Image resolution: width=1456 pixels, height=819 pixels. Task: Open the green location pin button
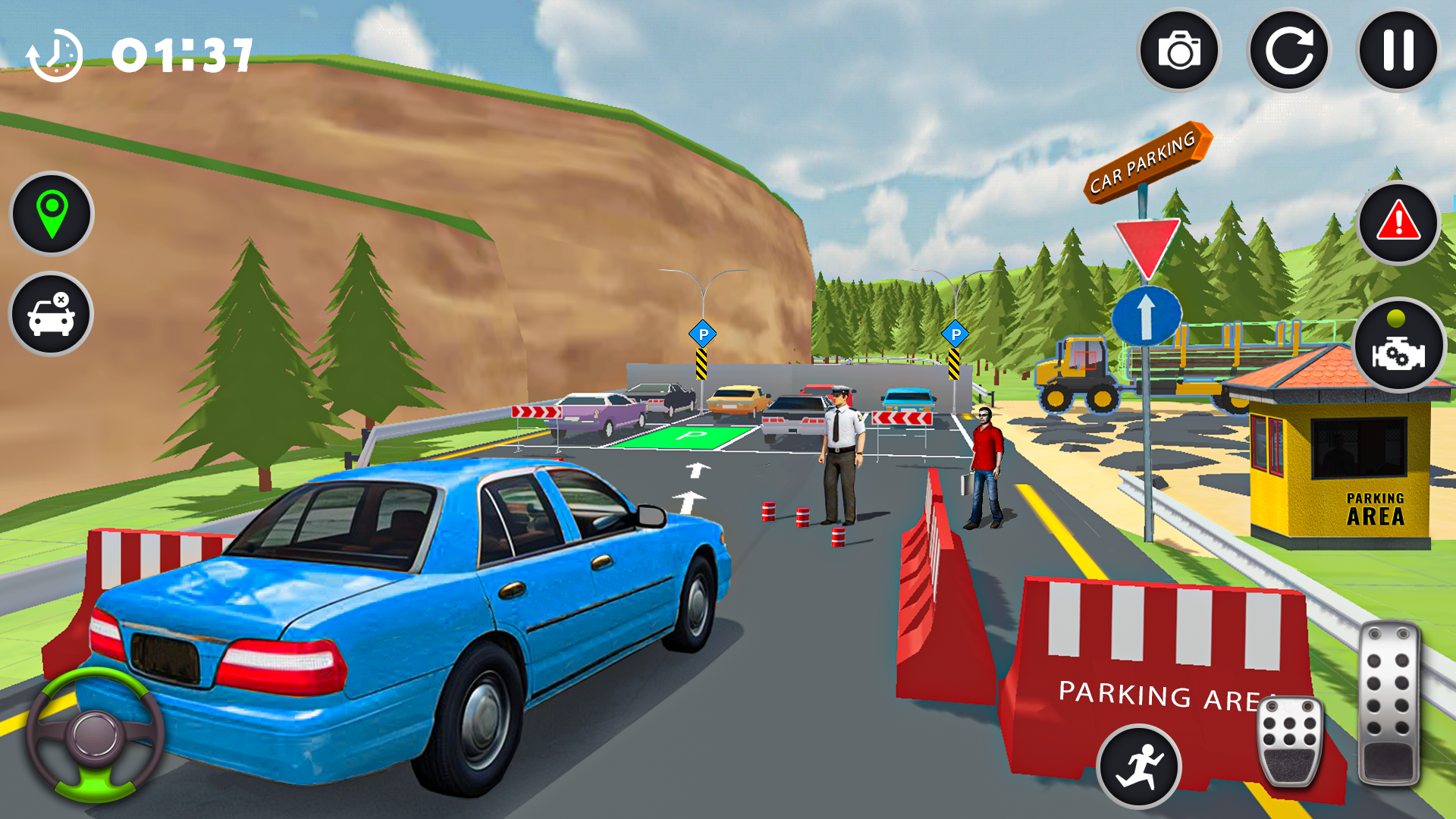[52, 214]
